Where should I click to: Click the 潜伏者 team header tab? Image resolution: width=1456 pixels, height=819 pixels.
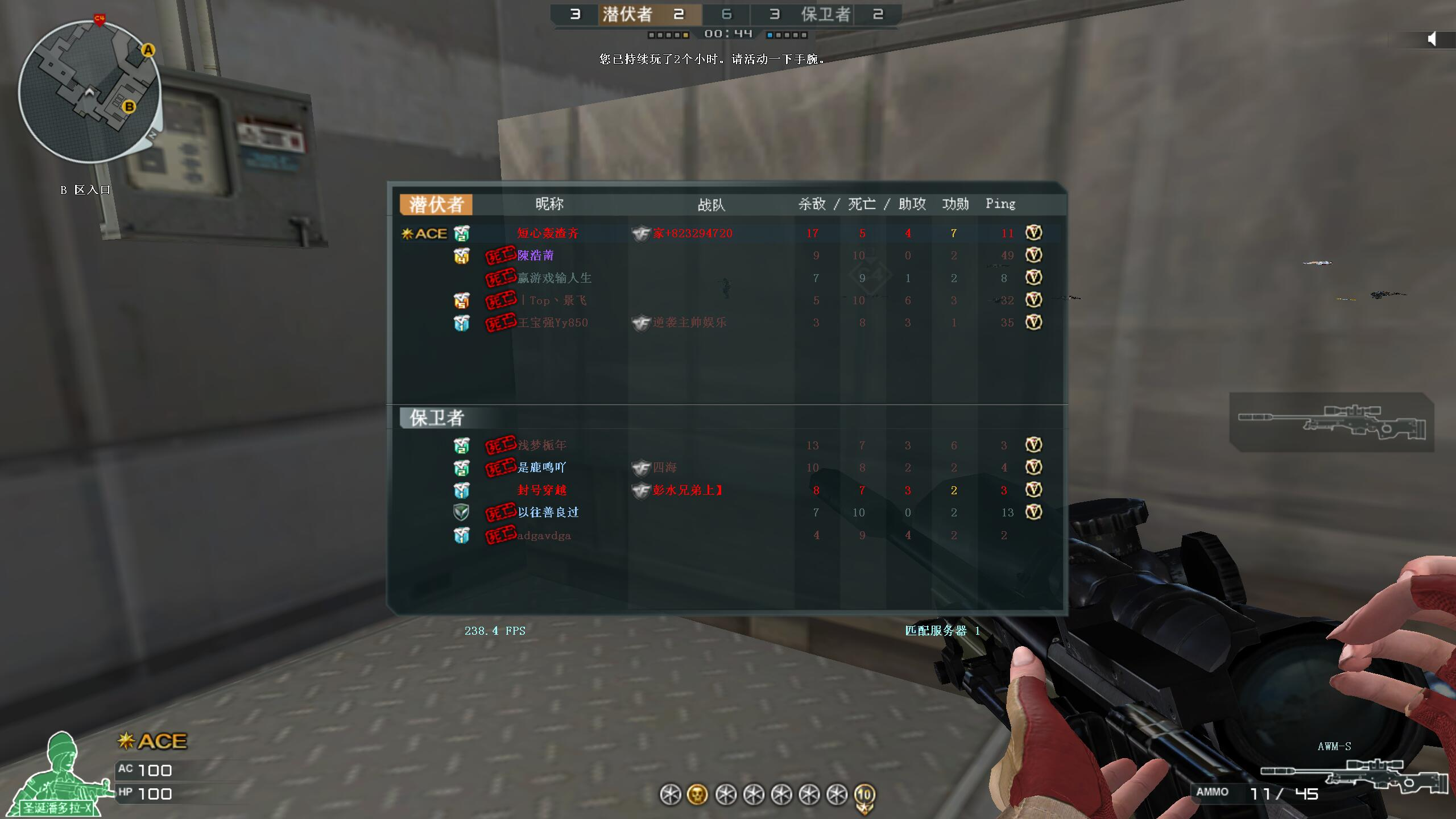point(436,205)
